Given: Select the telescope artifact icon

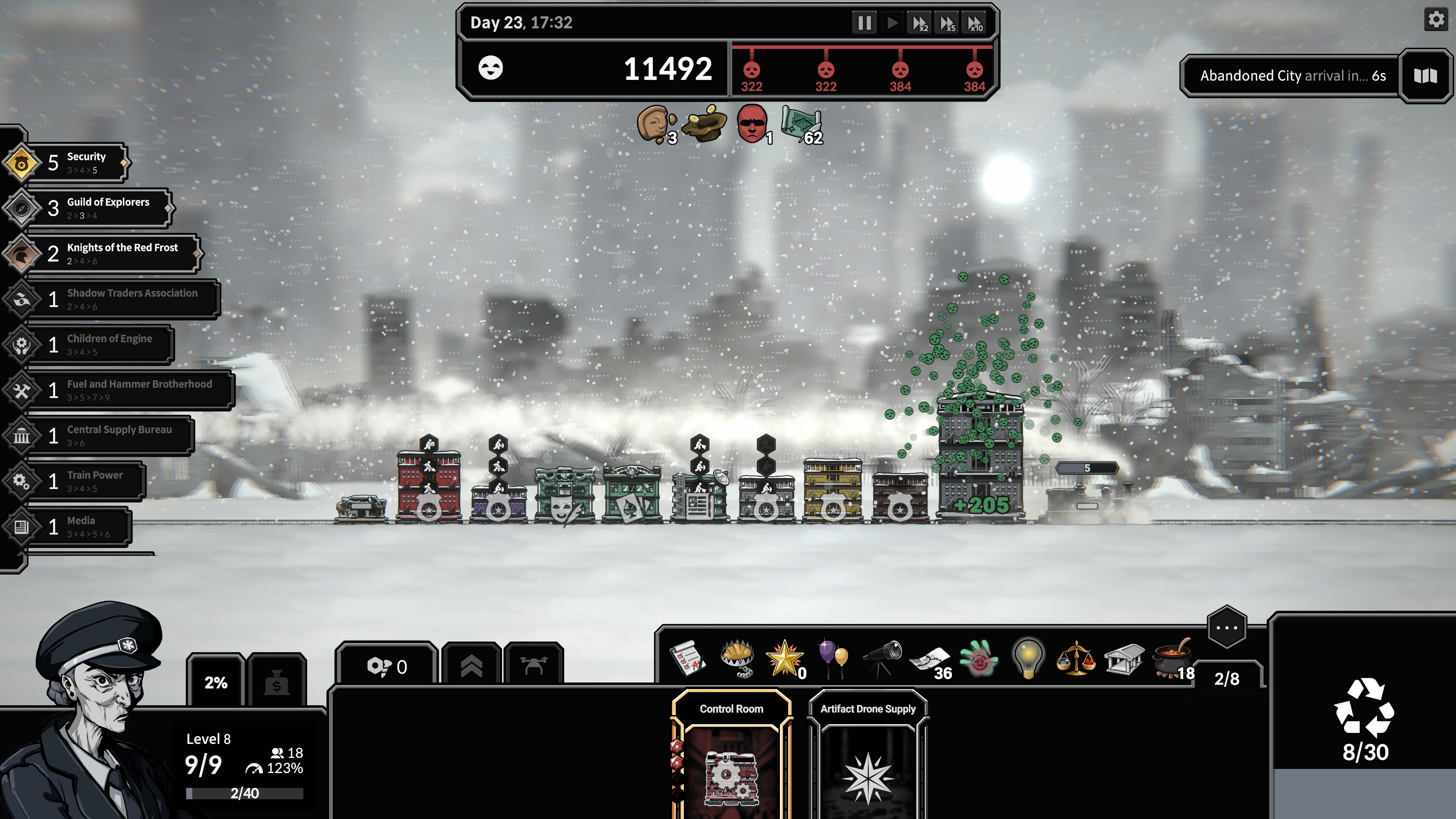Looking at the screenshot, I should pyautogui.click(x=882, y=658).
